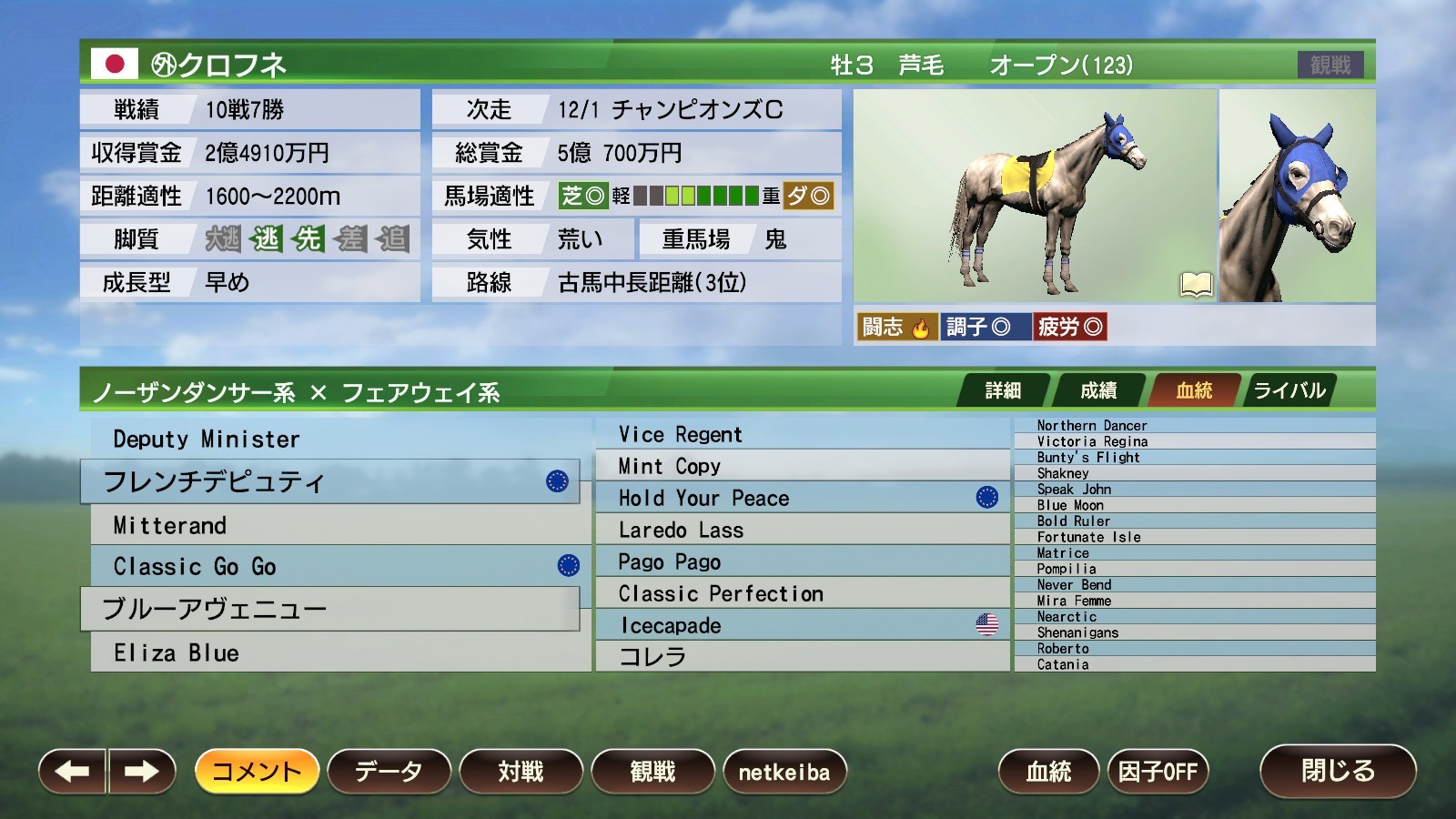The height and width of the screenshot is (819, 1456).
Task: Click the US flag icon next to Icecapade
Action: 986,625
